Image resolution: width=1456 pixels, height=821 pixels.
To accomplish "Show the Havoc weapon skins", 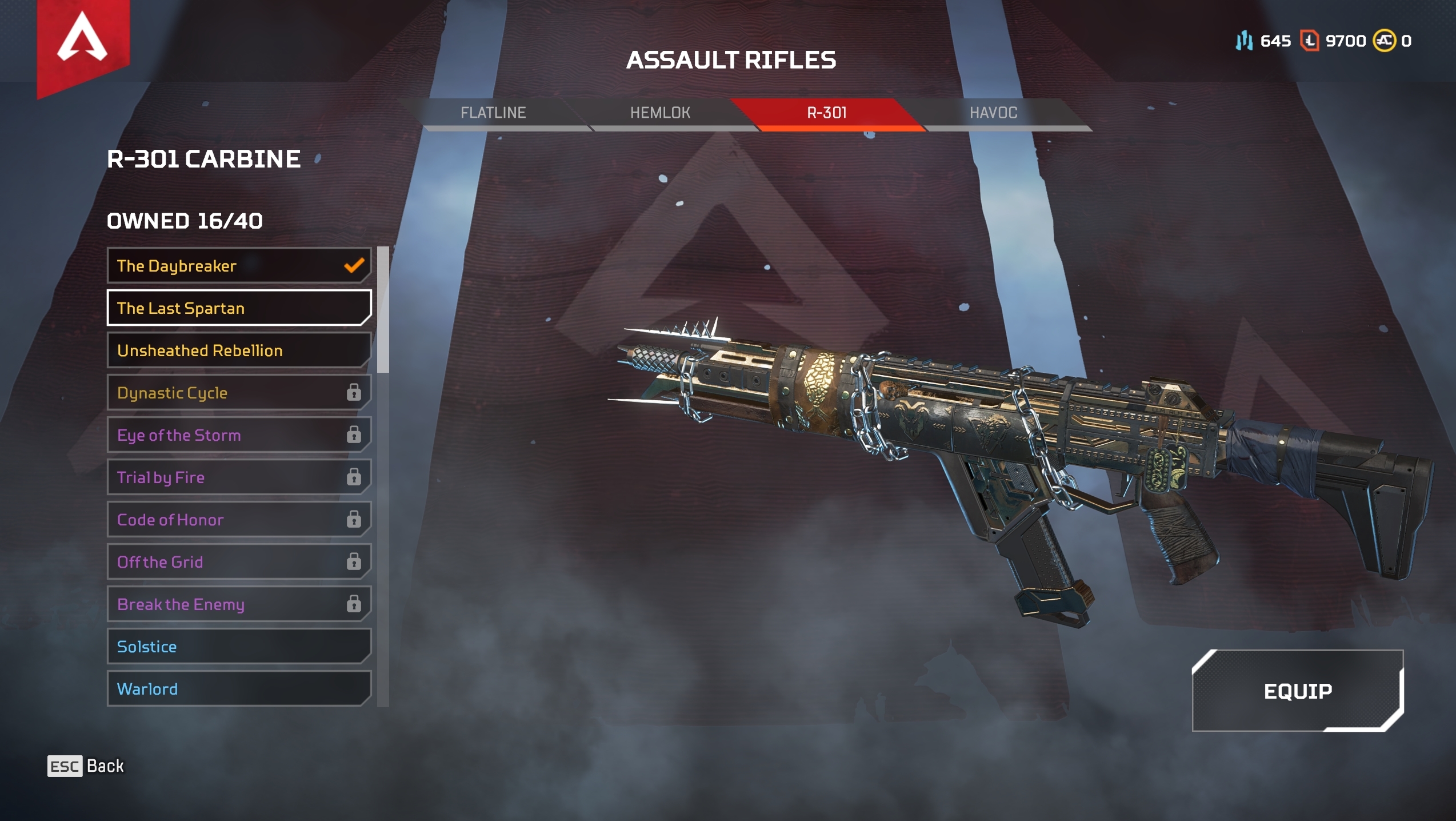I will [993, 113].
